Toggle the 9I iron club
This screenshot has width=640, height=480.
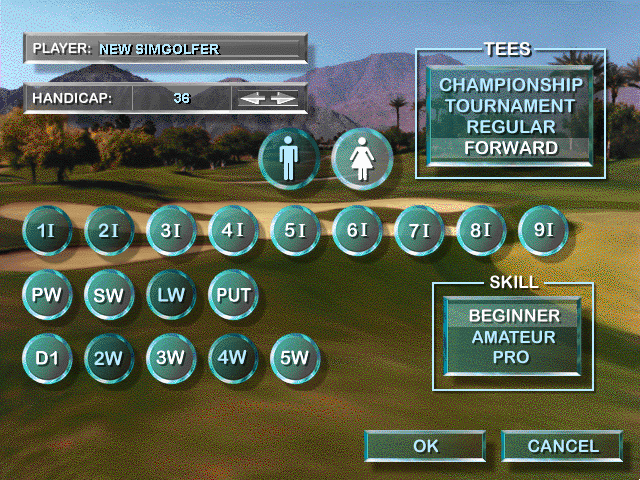(x=543, y=231)
